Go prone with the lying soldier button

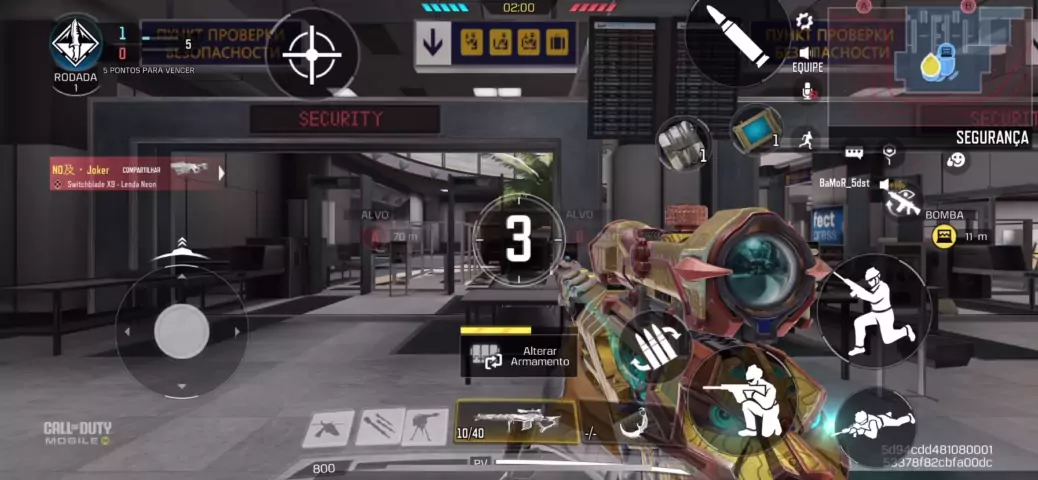click(877, 425)
